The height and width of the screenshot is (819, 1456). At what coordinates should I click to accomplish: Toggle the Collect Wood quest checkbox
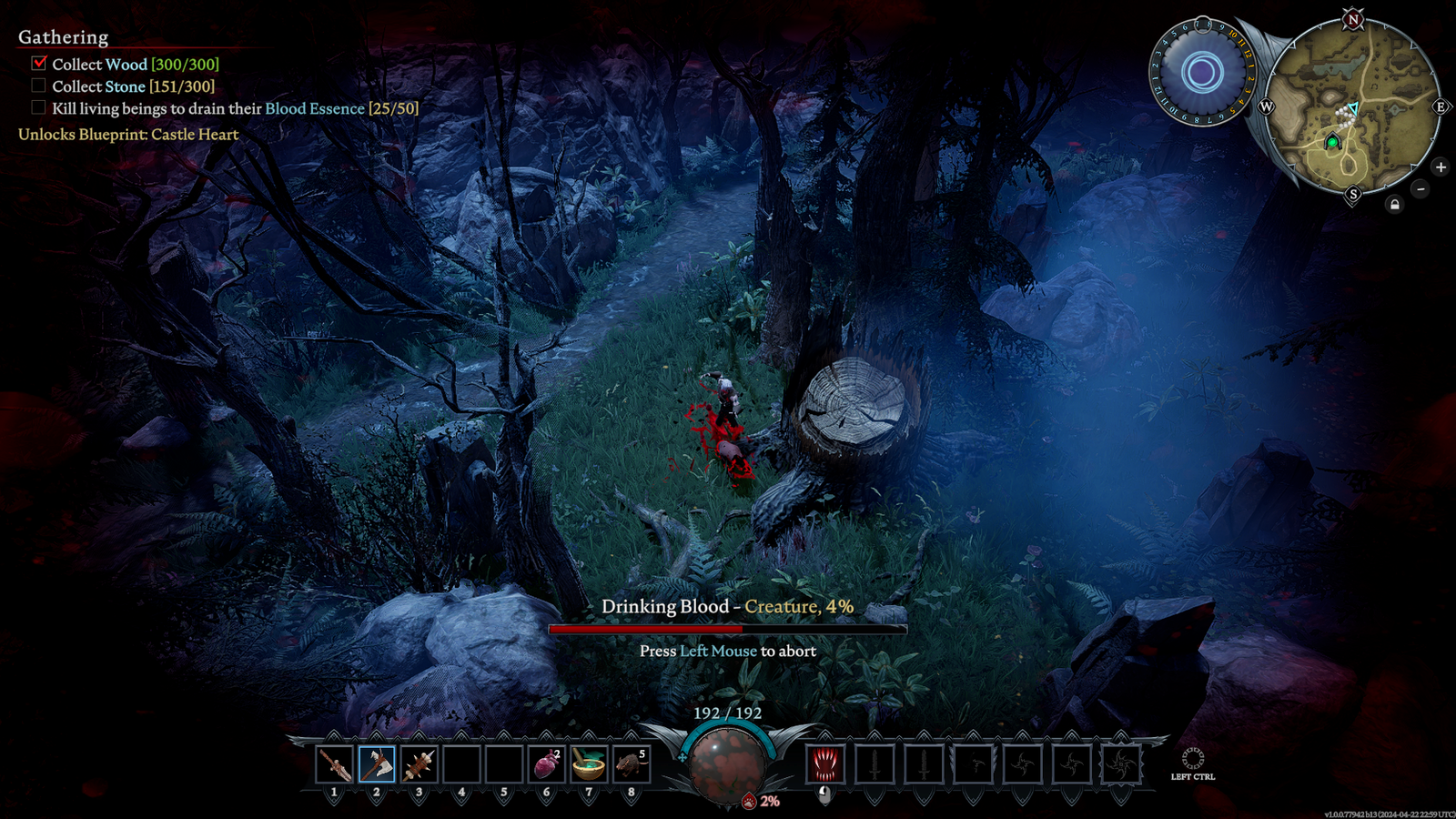(38, 64)
